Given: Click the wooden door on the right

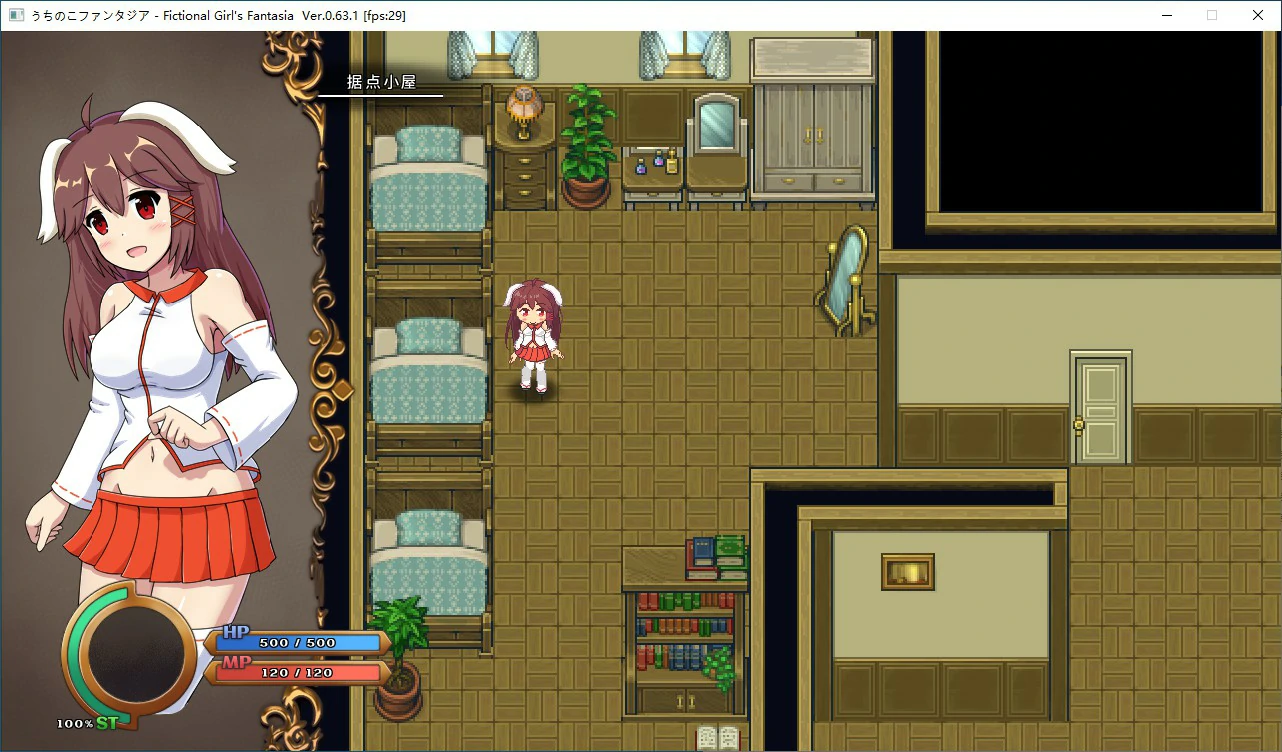Looking at the screenshot, I should tap(1098, 410).
